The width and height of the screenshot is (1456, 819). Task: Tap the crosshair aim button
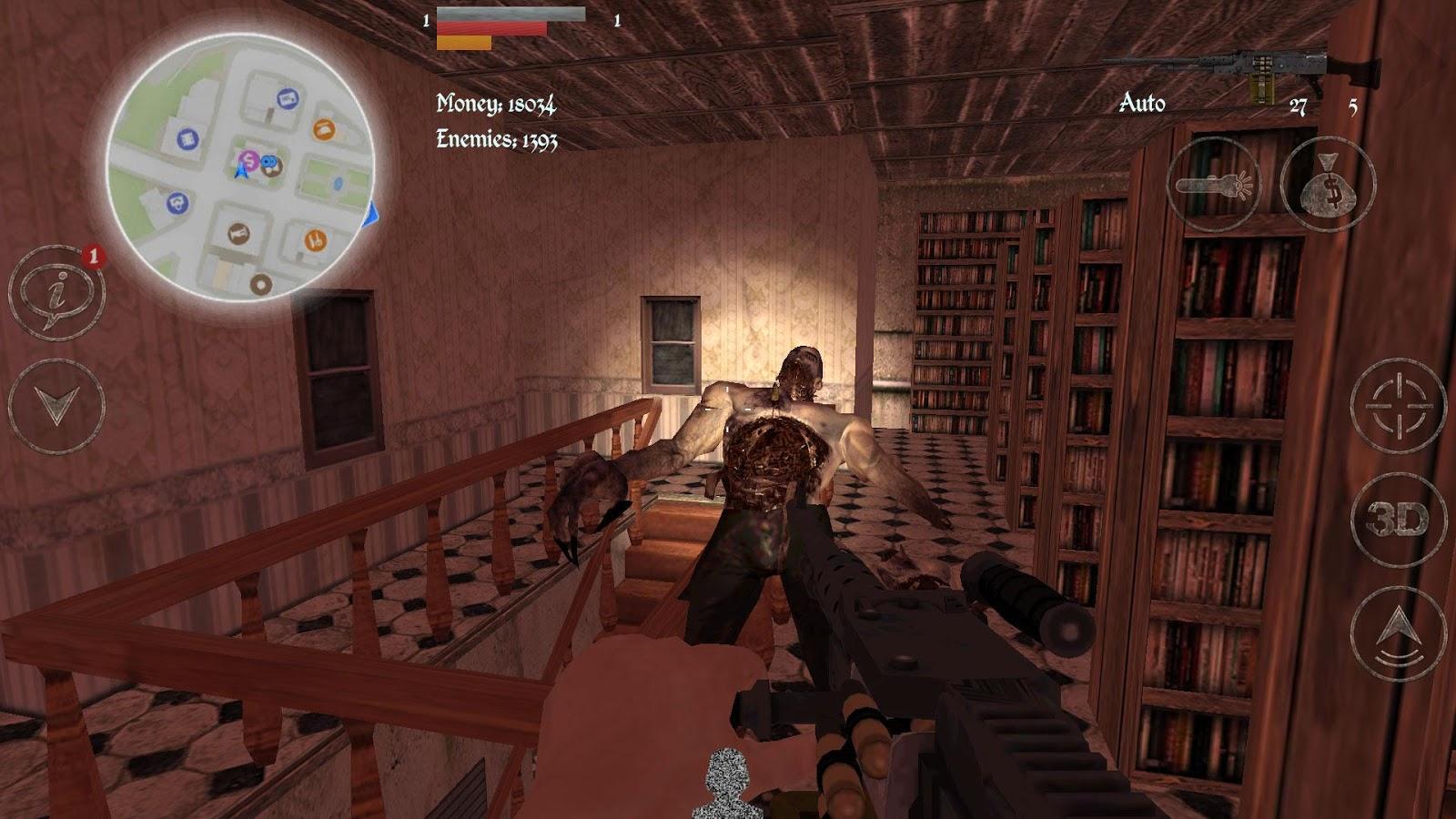(x=1398, y=406)
